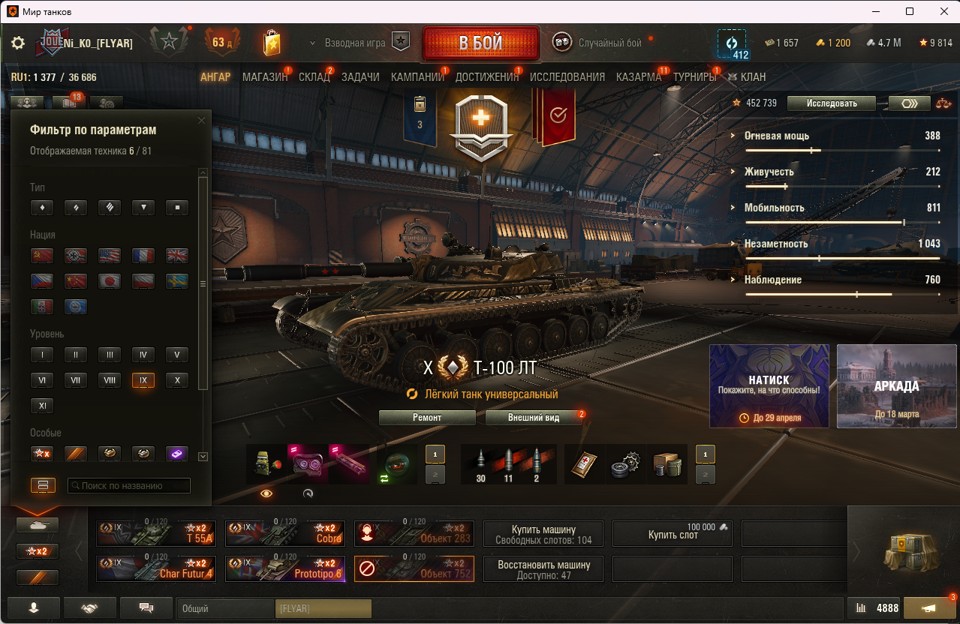Open the НАТИСК event banner
Viewport: 960px width, 624px height.
(x=769, y=386)
